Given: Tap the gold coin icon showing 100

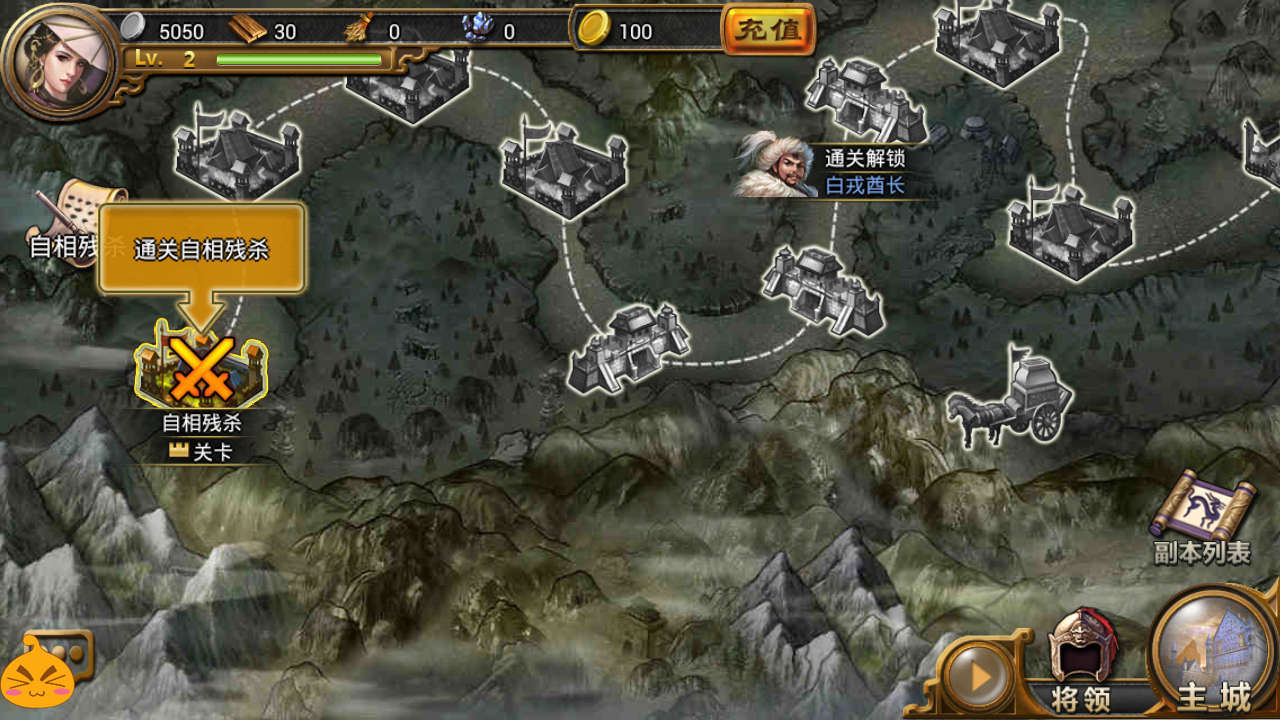Looking at the screenshot, I should (596, 26).
